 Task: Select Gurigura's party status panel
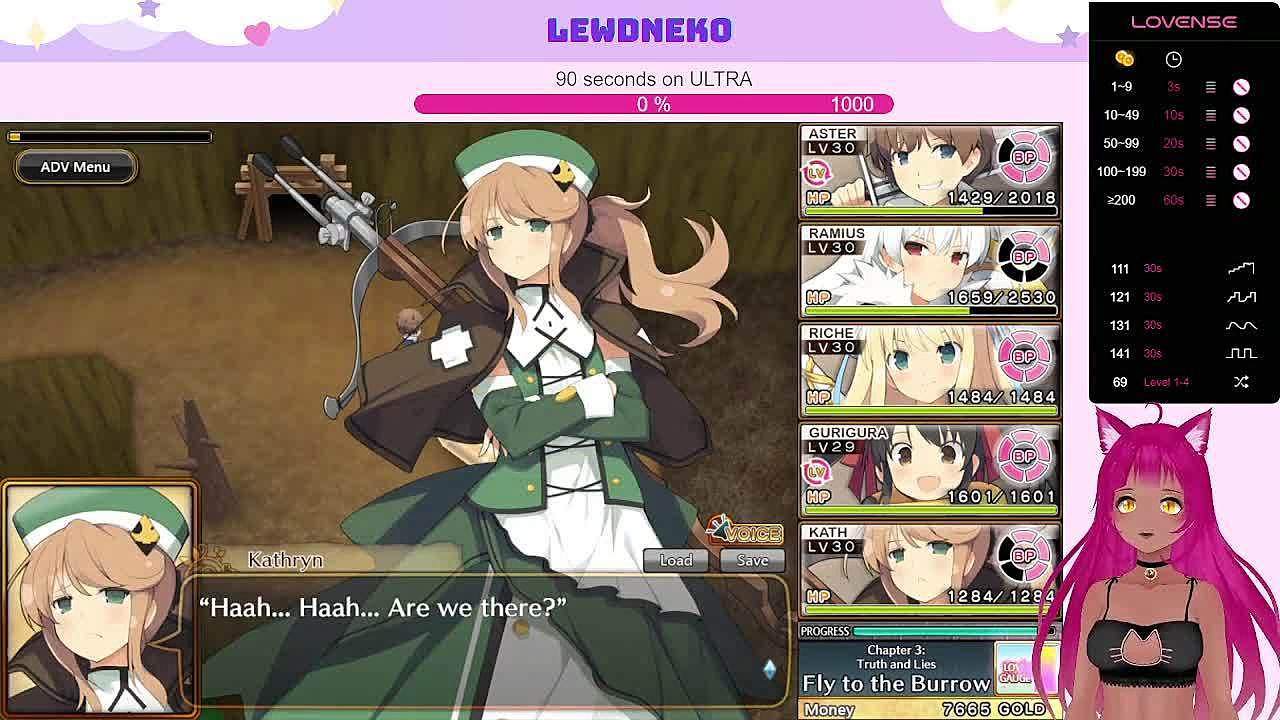tap(929, 470)
